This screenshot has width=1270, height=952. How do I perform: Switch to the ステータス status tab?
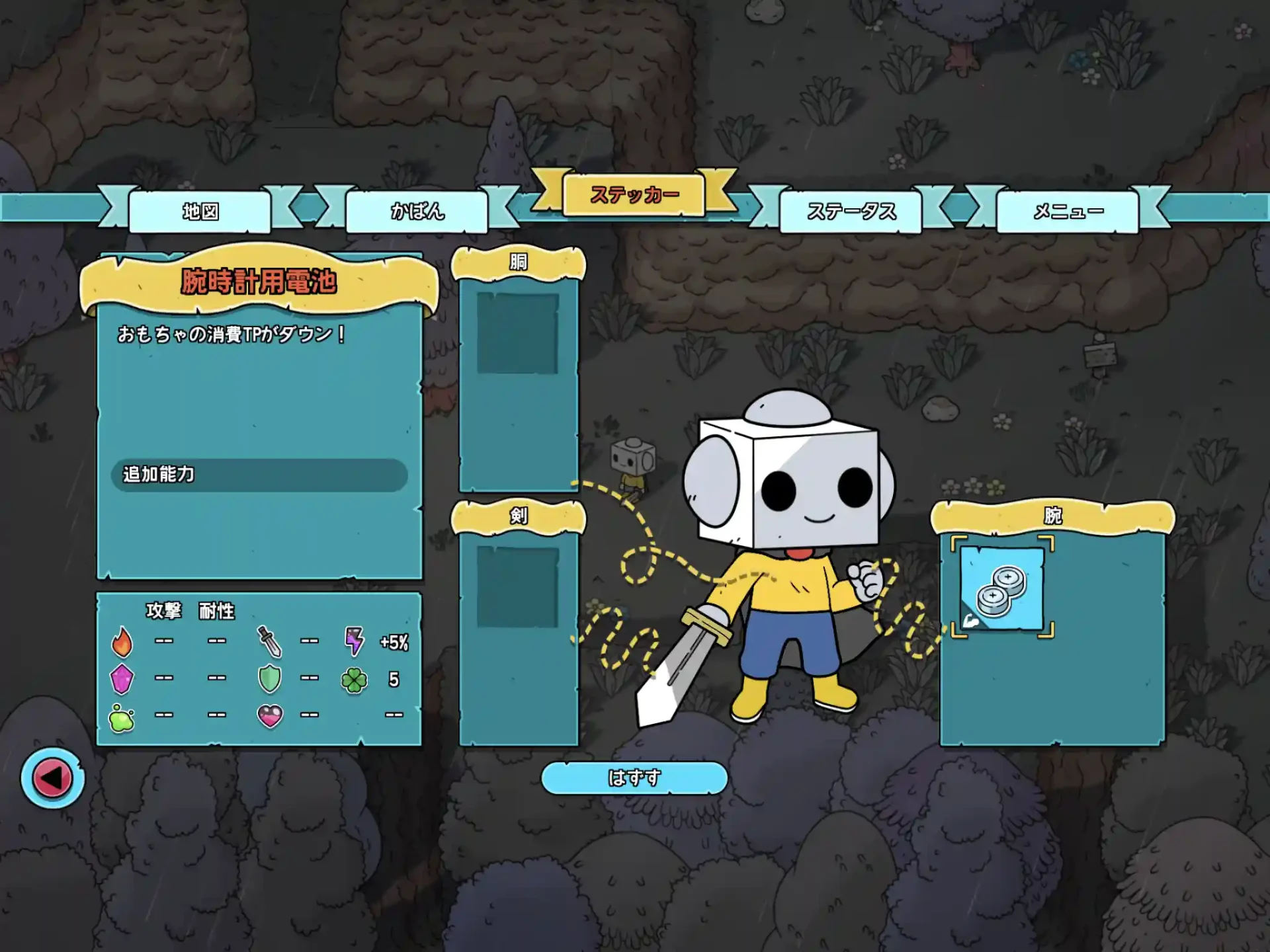coord(851,212)
